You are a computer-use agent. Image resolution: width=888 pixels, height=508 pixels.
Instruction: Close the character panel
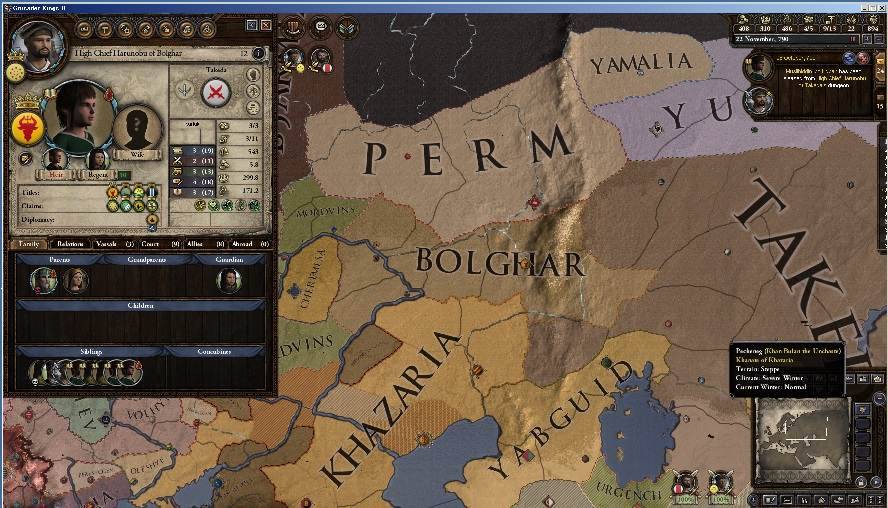point(266,24)
